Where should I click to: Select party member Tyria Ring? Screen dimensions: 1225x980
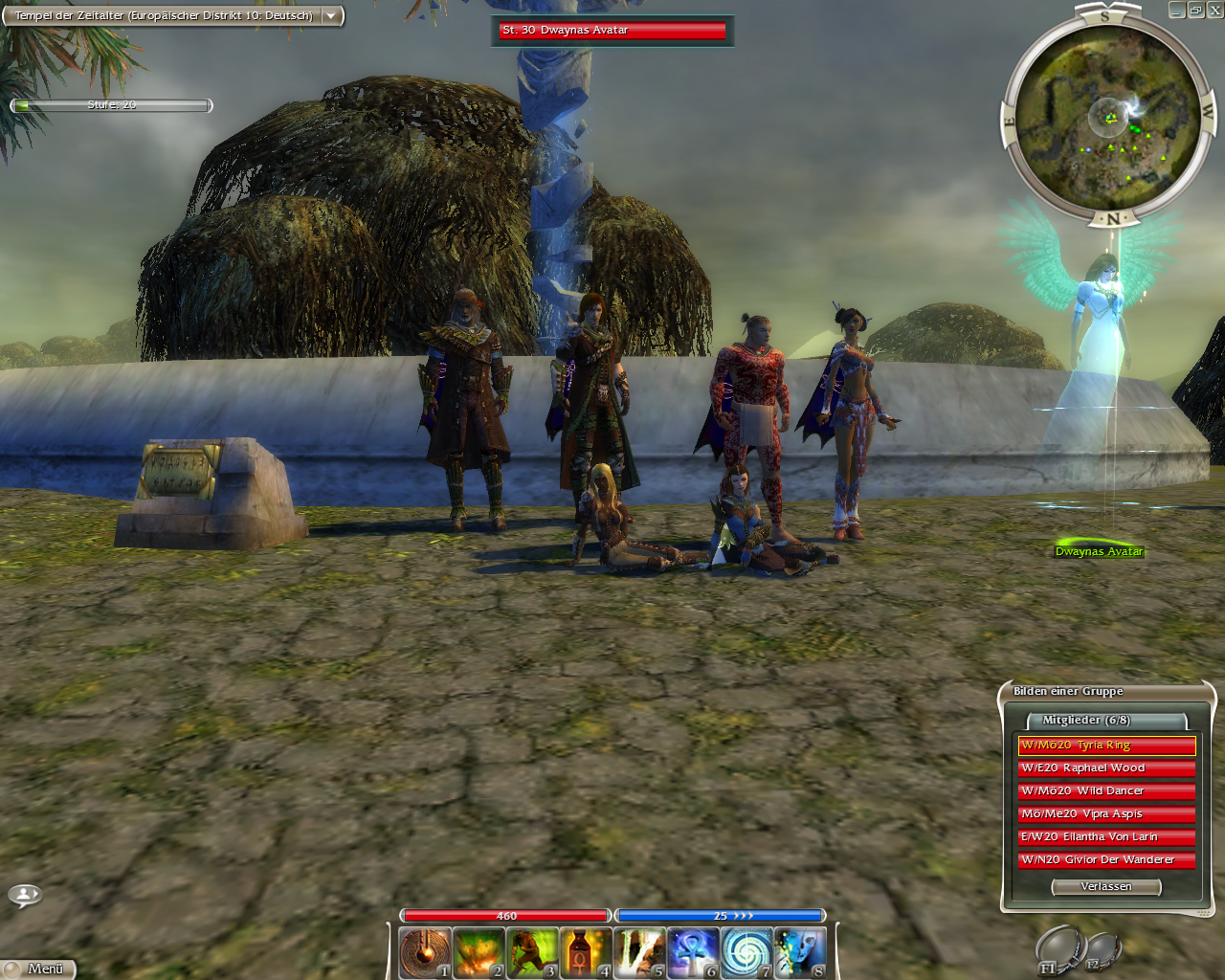pyautogui.click(x=1106, y=746)
